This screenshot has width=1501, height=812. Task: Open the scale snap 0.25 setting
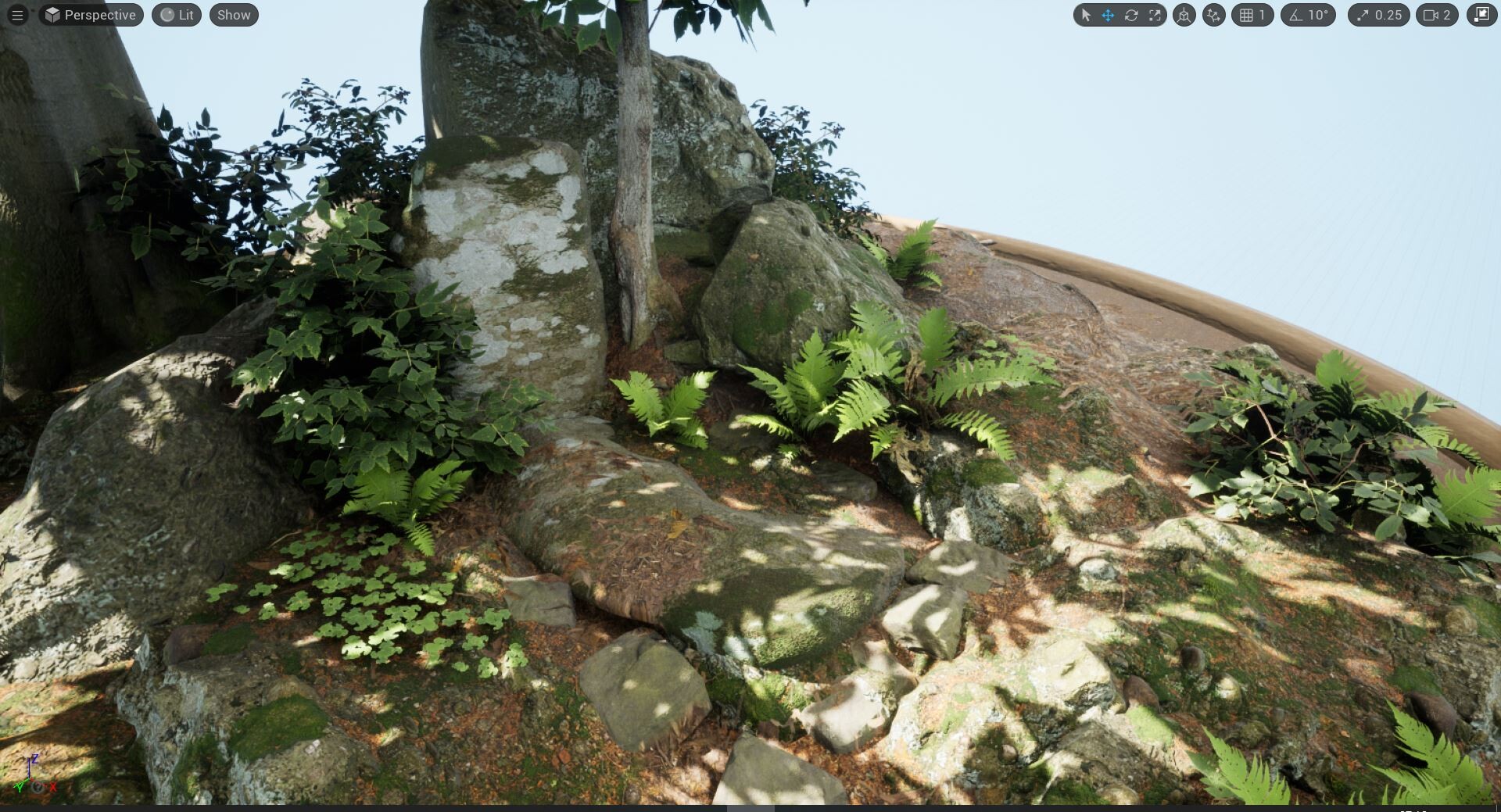[x=1378, y=15]
